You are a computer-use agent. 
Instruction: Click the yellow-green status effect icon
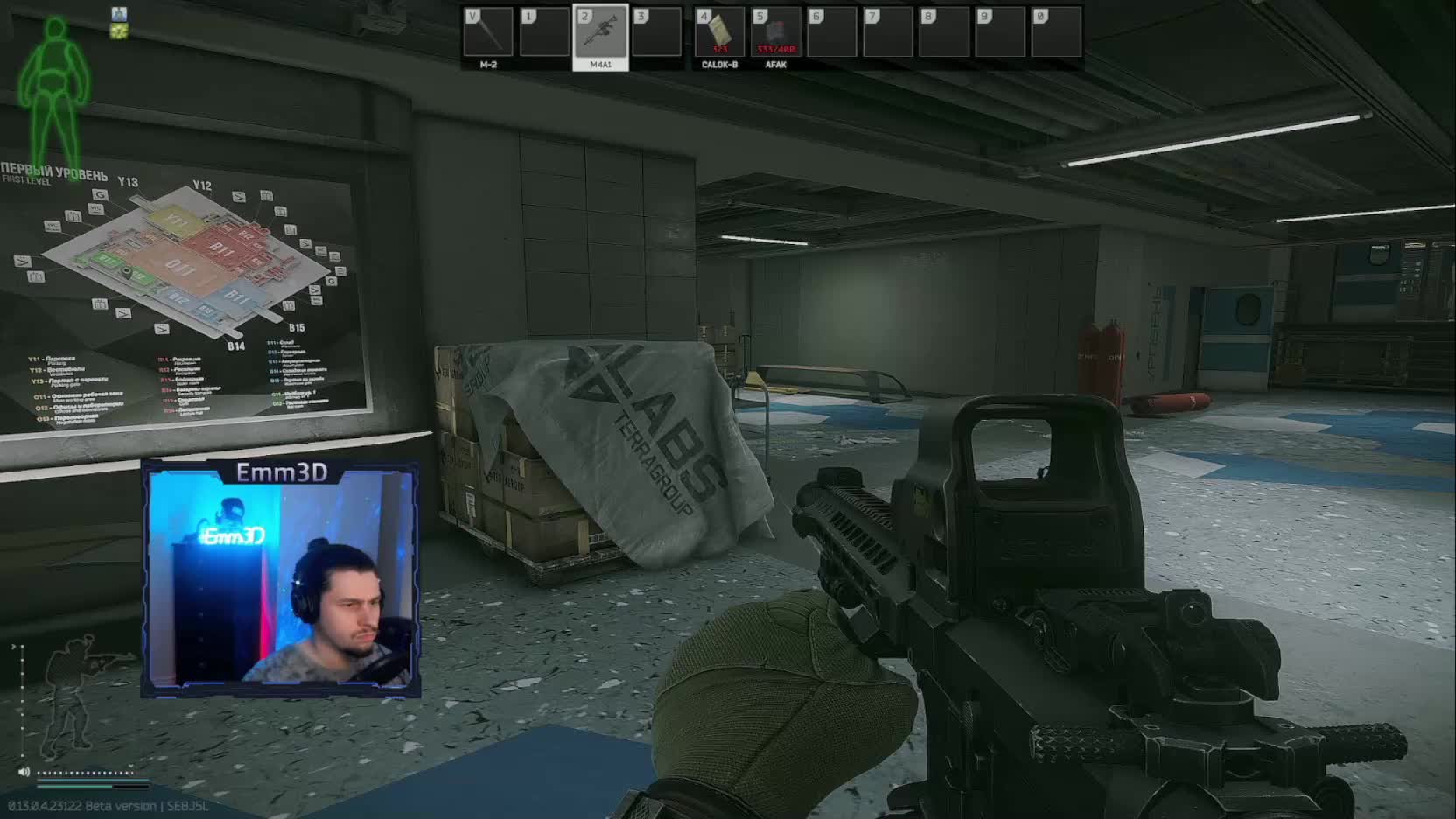120,31
